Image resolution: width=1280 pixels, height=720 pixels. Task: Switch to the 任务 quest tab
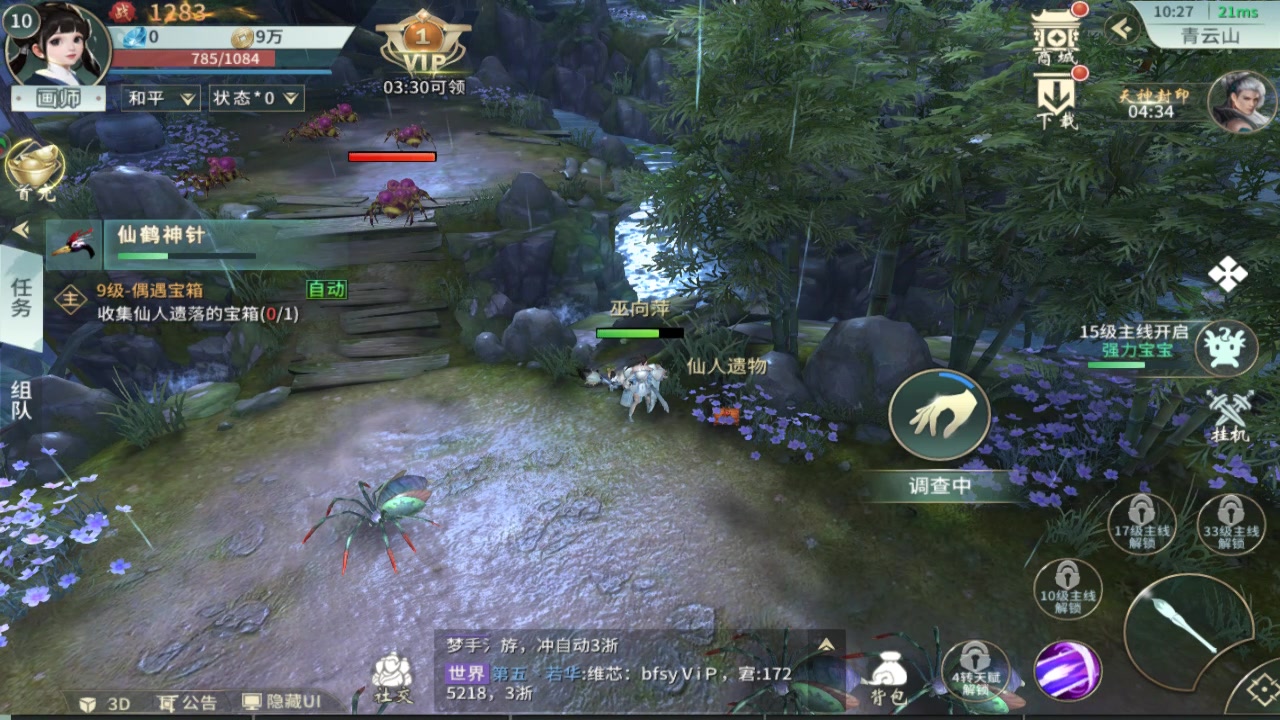click(21, 297)
